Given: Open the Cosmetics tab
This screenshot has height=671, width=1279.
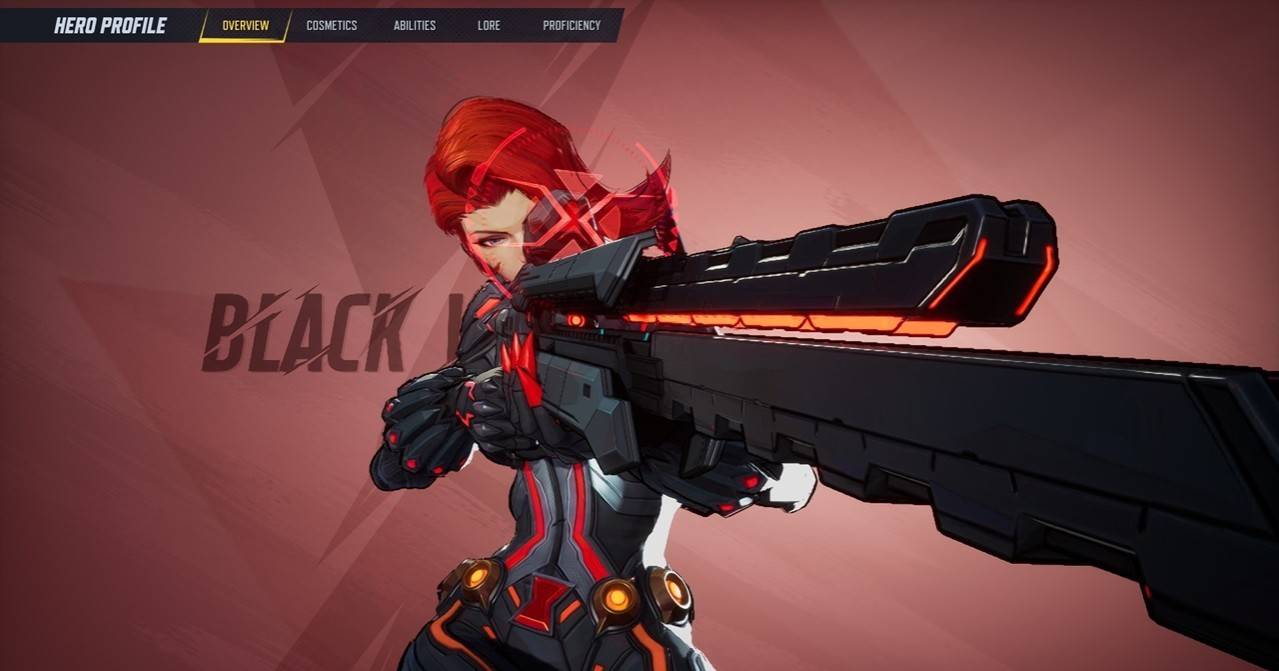Looking at the screenshot, I should (331, 26).
